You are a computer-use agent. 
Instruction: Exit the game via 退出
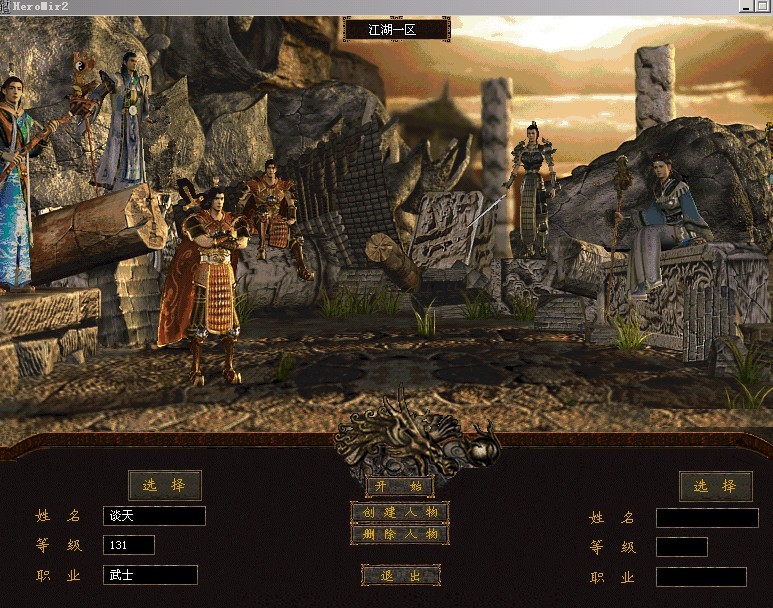tap(399, 575)
